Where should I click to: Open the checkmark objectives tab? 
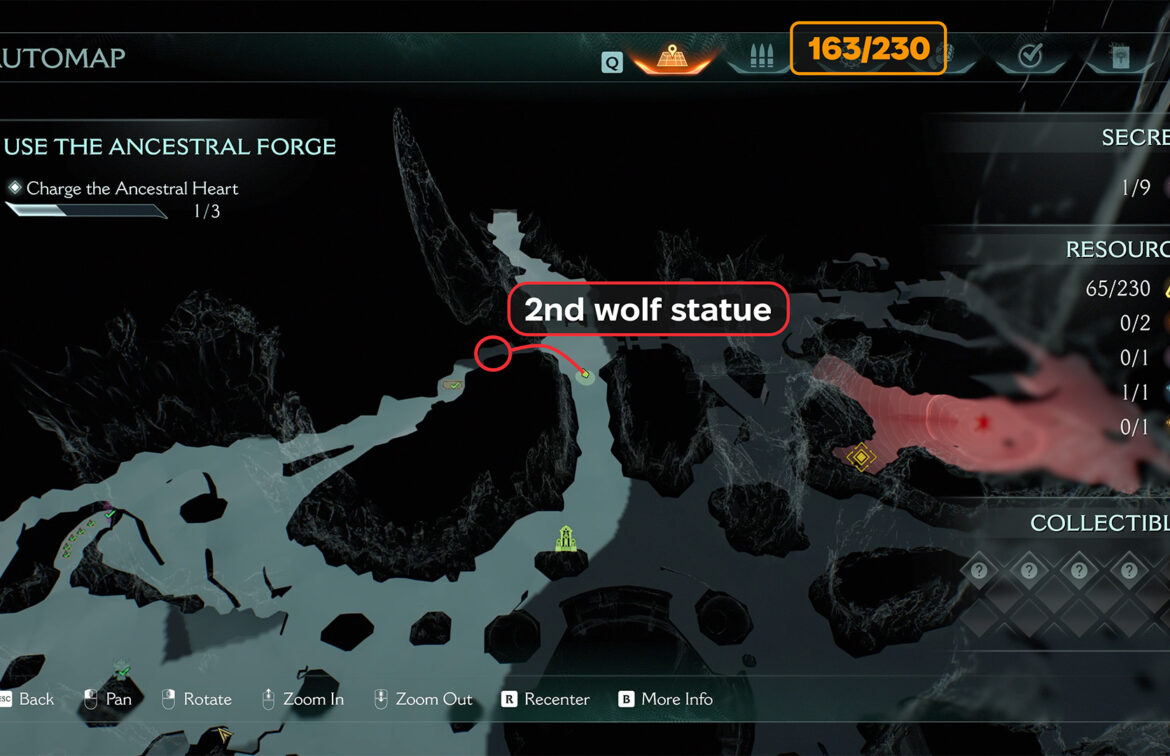point(1030,56)
